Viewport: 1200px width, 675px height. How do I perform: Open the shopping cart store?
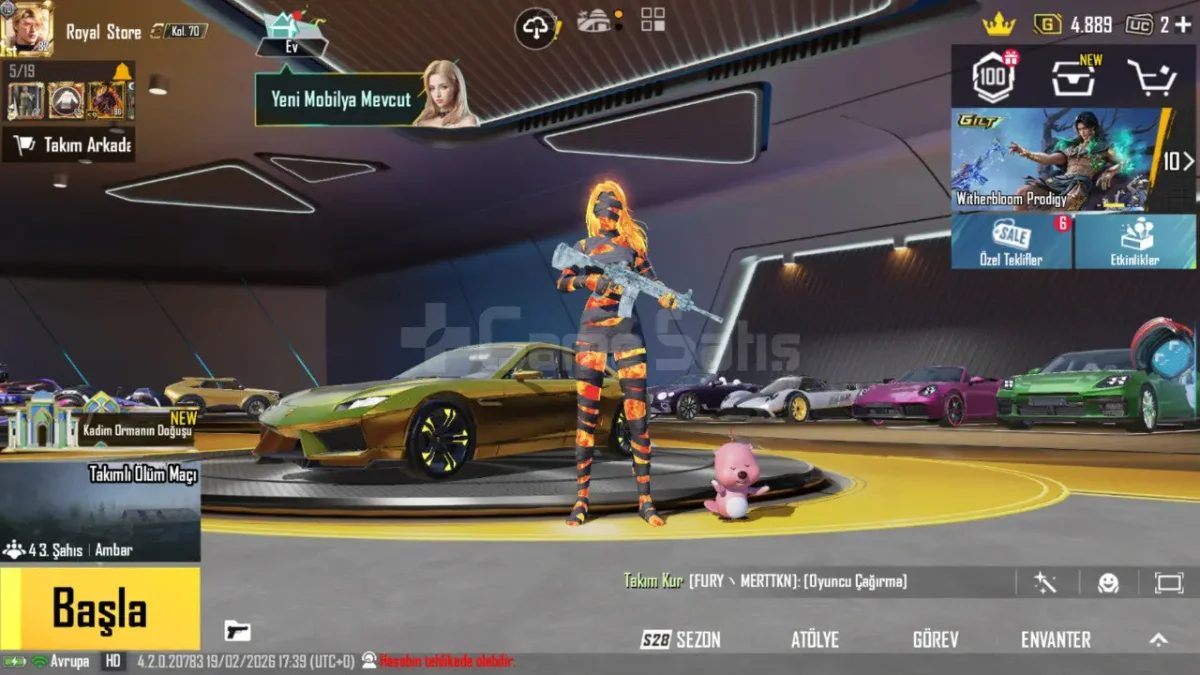pyautogui.click(x=1151, y=77)
